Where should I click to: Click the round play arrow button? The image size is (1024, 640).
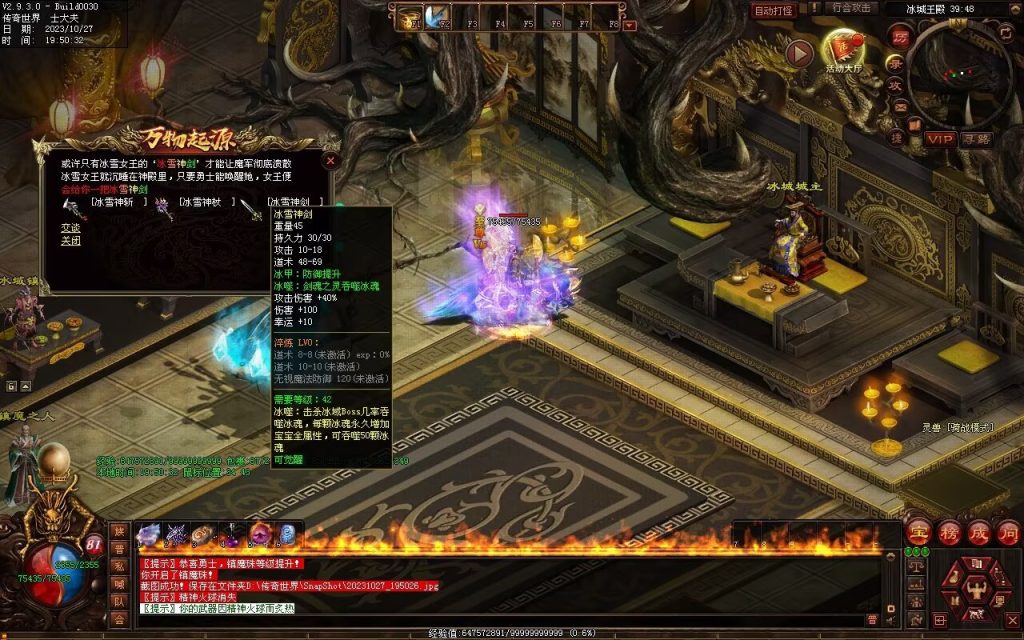tap(798, 53)
